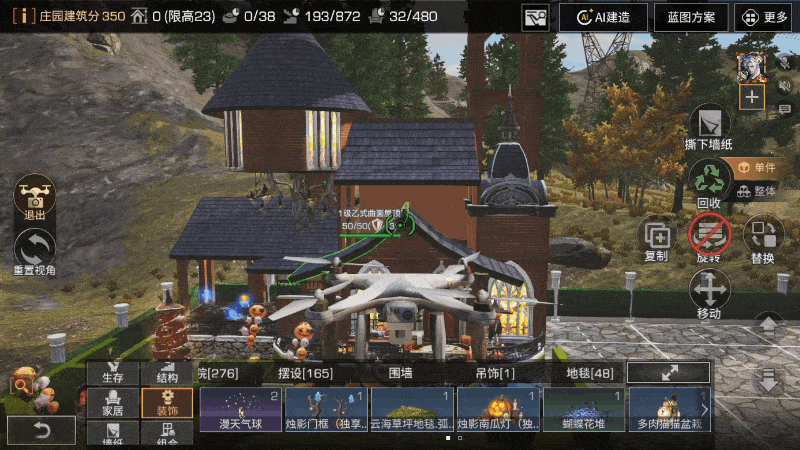
Task: Tap the back arrow button
Action: 40,429
